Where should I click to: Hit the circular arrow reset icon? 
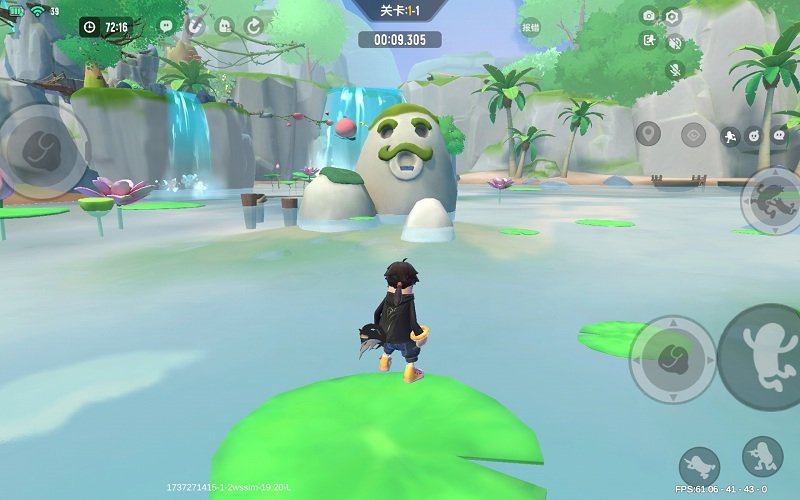tap(253, 25)
